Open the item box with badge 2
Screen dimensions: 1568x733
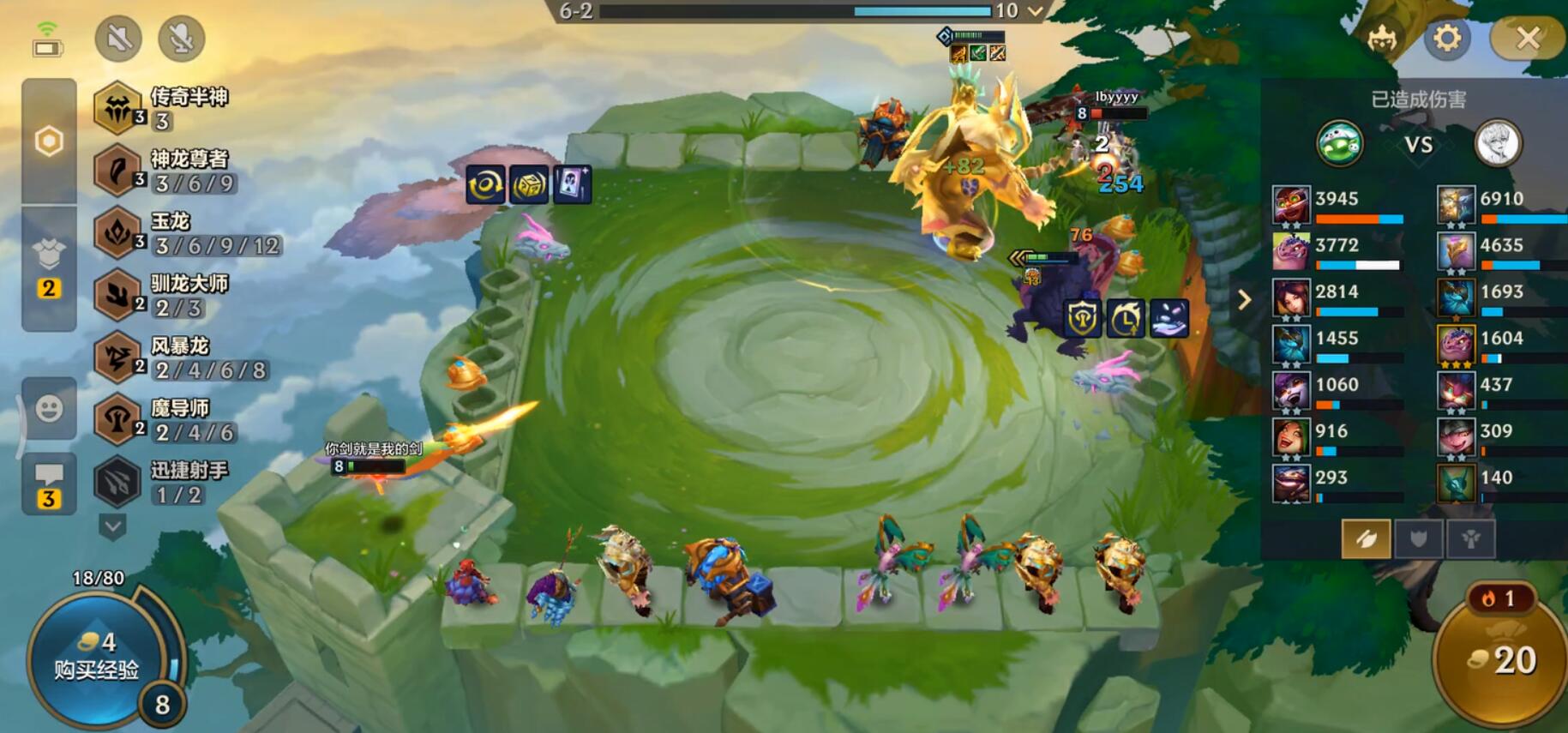[49, 266]
